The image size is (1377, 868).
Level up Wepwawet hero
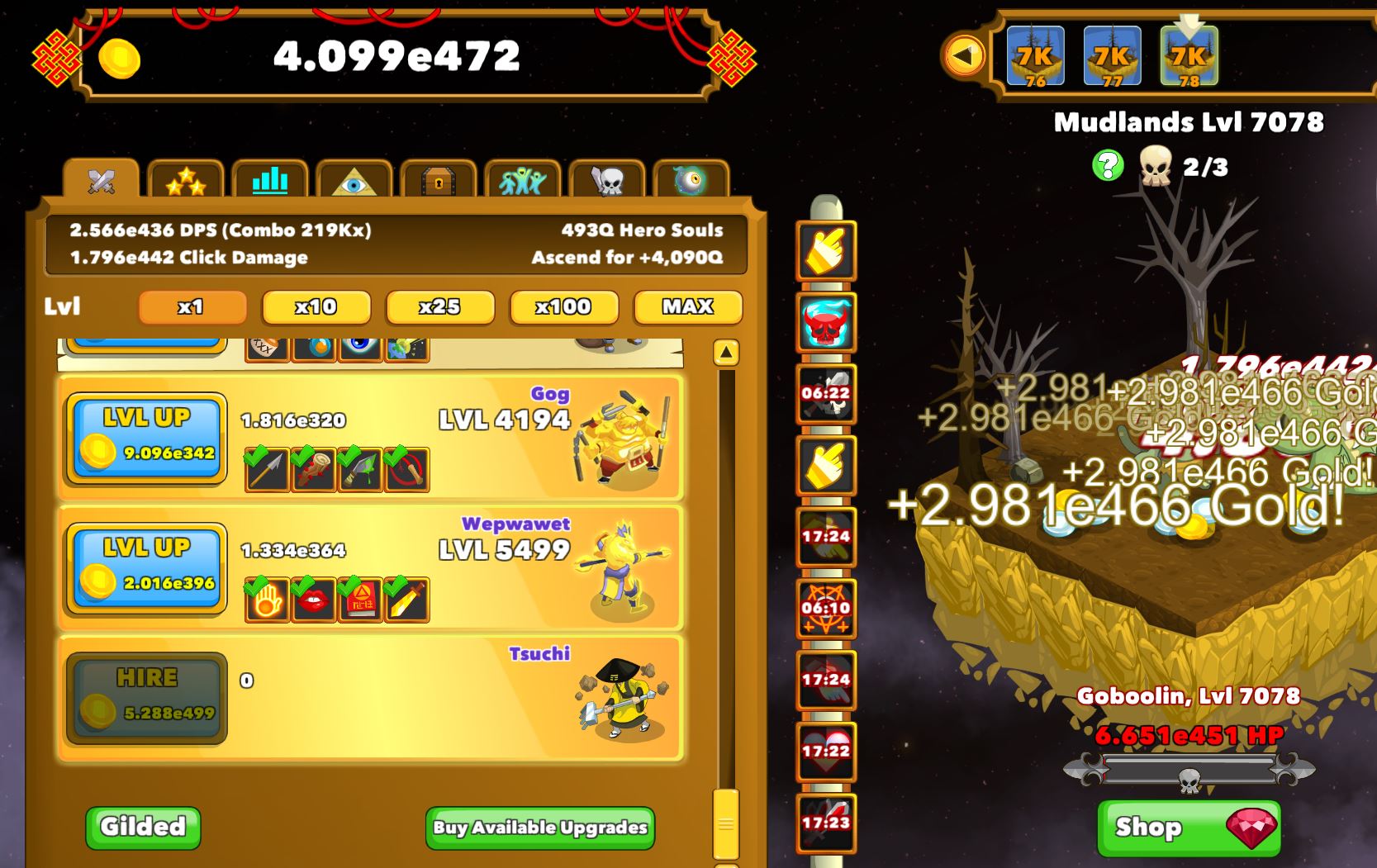[x=145, y=568]
